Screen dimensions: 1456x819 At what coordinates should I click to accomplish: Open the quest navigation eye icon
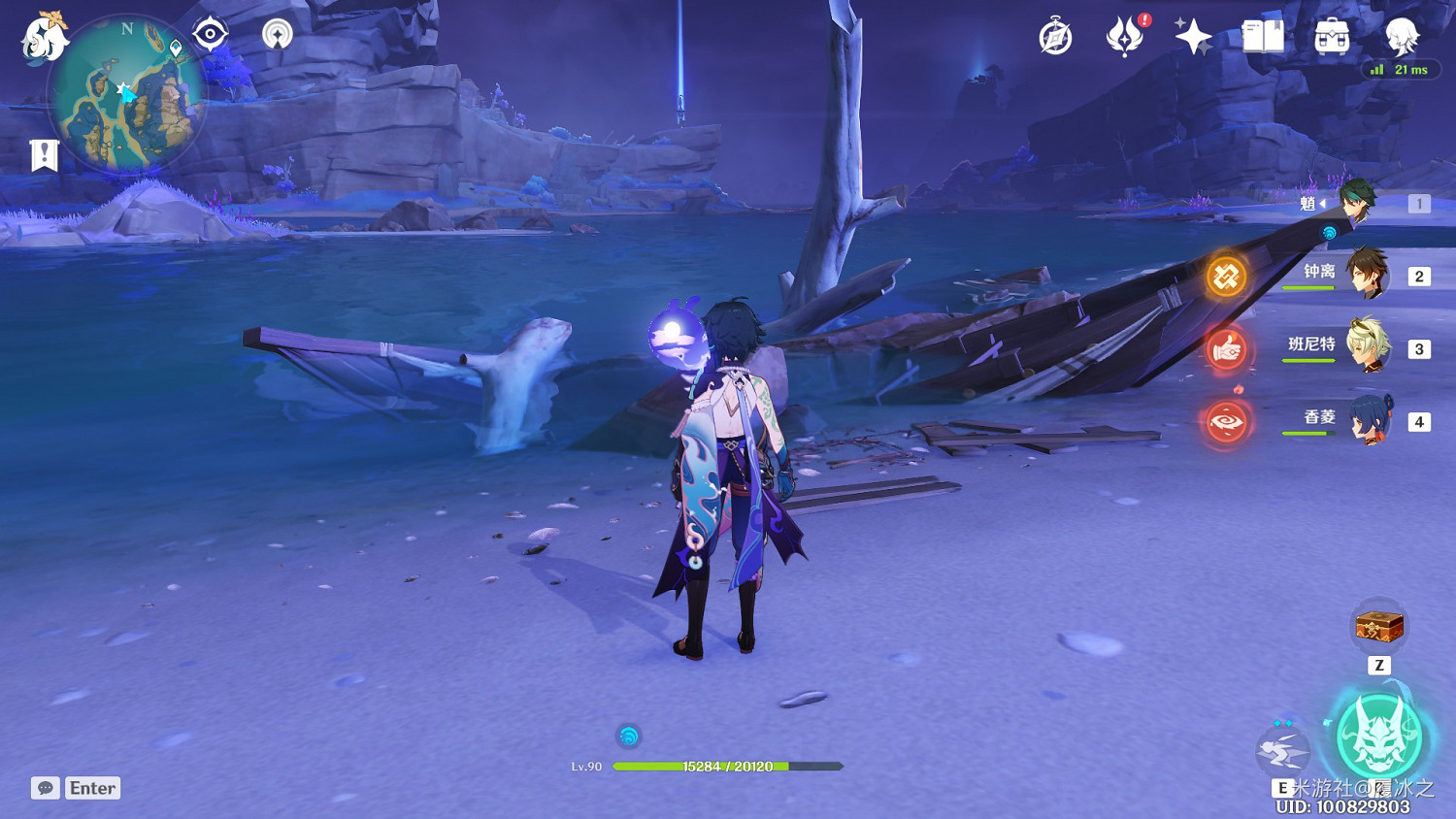tap(210, 35)
